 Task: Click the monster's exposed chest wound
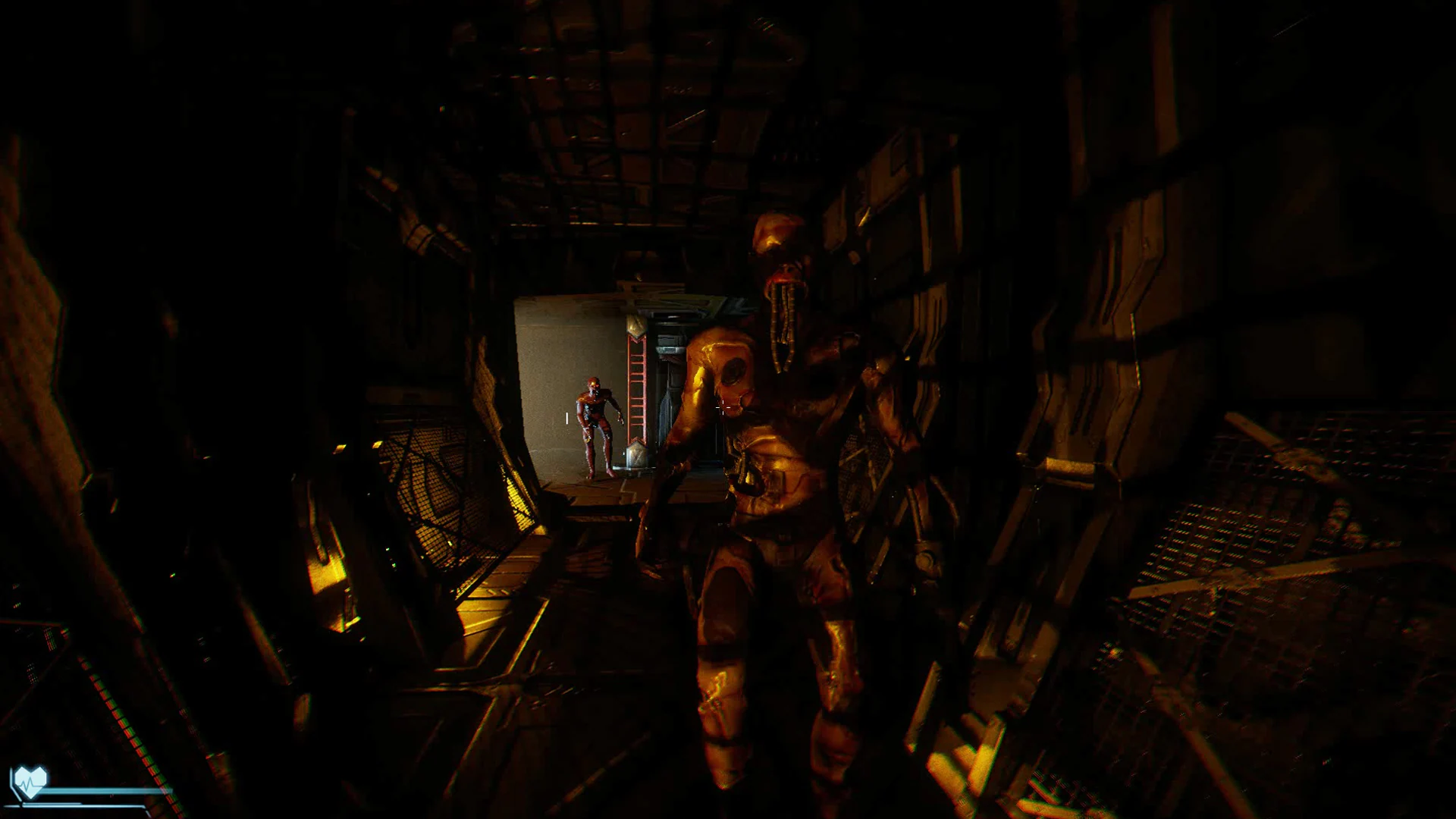734,371
